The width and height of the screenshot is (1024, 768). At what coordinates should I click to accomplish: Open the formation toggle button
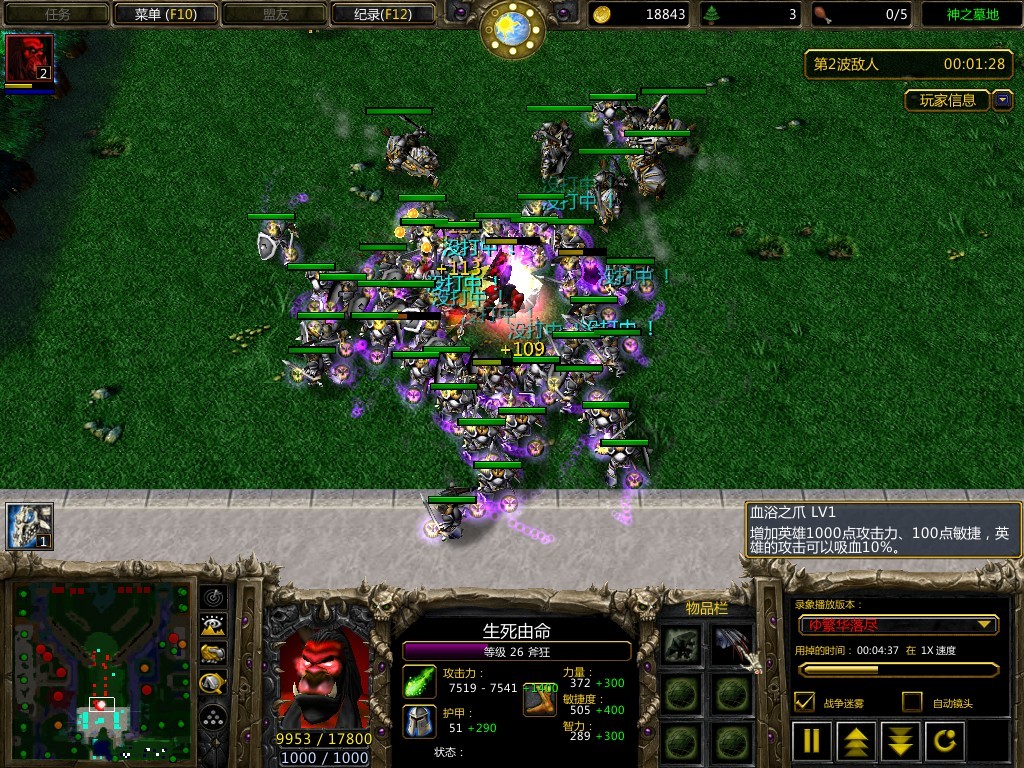[214, 717]
